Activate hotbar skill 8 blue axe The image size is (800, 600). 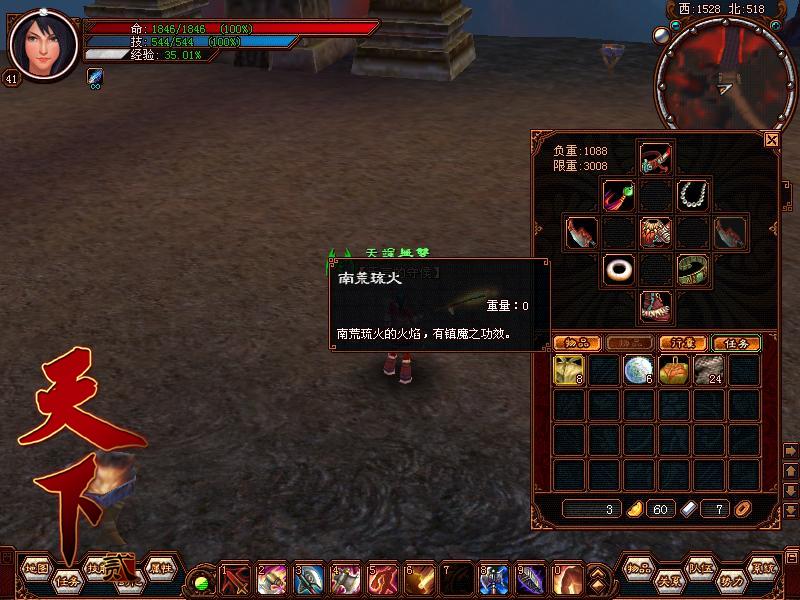click(x=494, y=580)
